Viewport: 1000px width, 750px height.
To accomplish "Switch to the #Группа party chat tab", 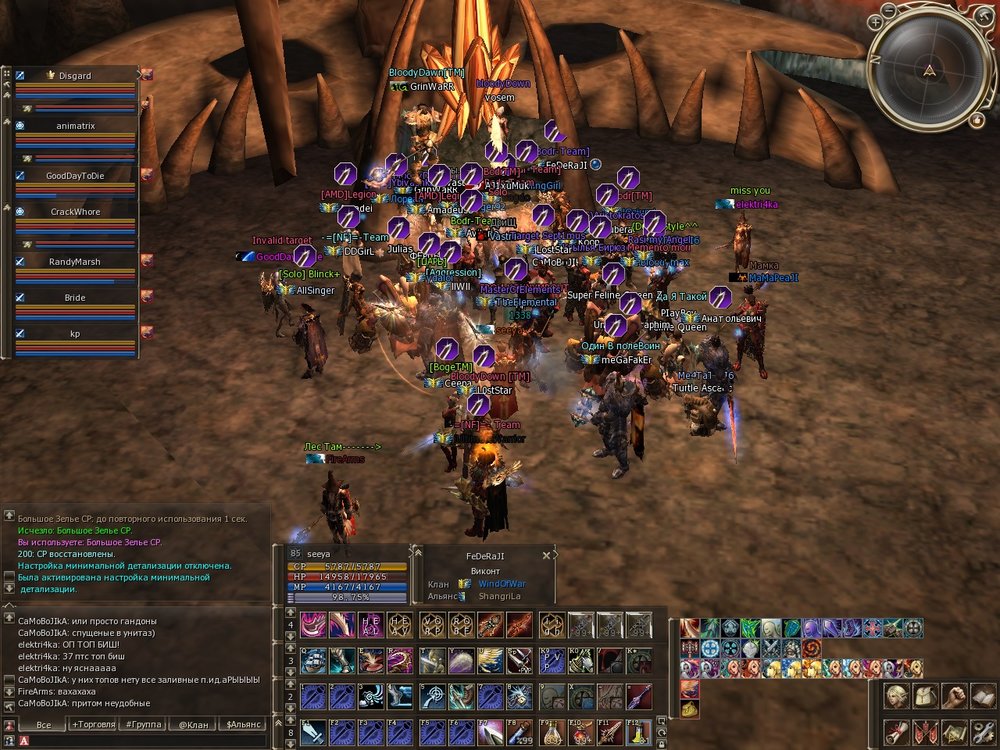I will coord(143,723).
